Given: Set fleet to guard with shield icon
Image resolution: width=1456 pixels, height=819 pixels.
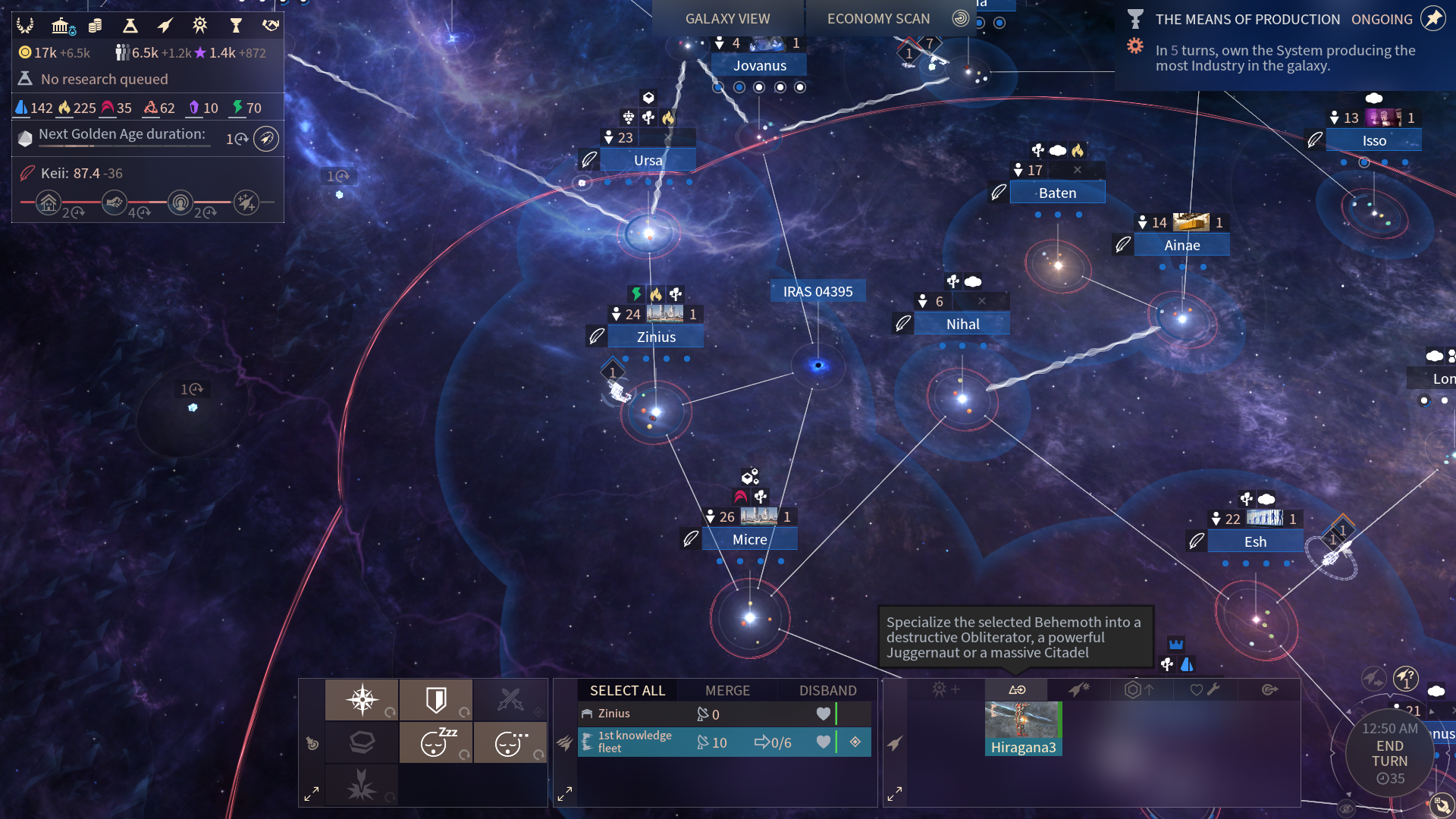Looking at the screenshot, I should coord(436,699).
